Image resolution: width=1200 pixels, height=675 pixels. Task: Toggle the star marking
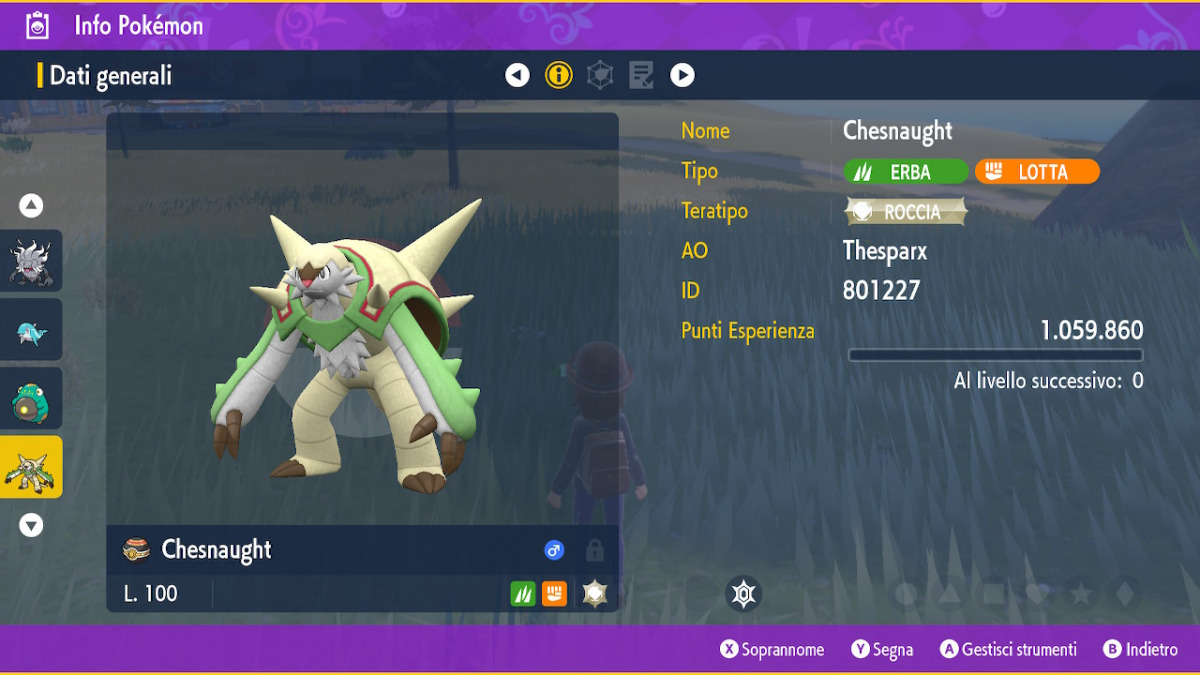click(1081, 594)
